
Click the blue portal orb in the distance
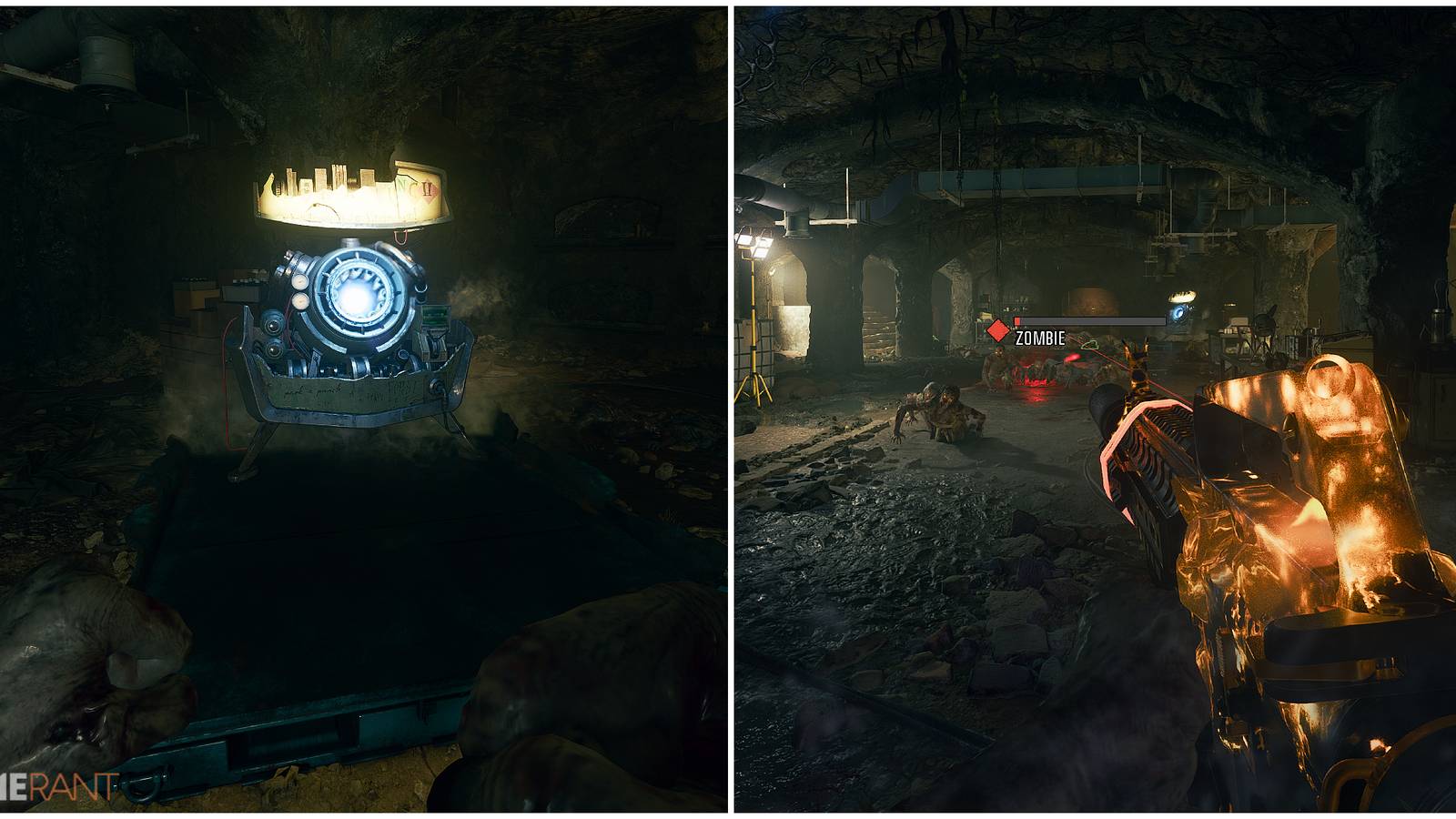[x=1178, y=312]
